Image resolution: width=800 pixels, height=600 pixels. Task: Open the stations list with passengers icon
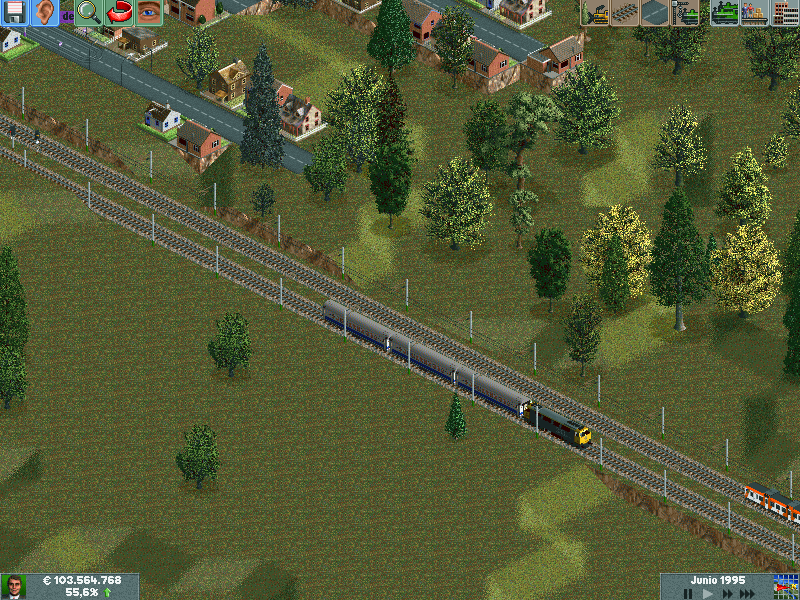(754, 13)
